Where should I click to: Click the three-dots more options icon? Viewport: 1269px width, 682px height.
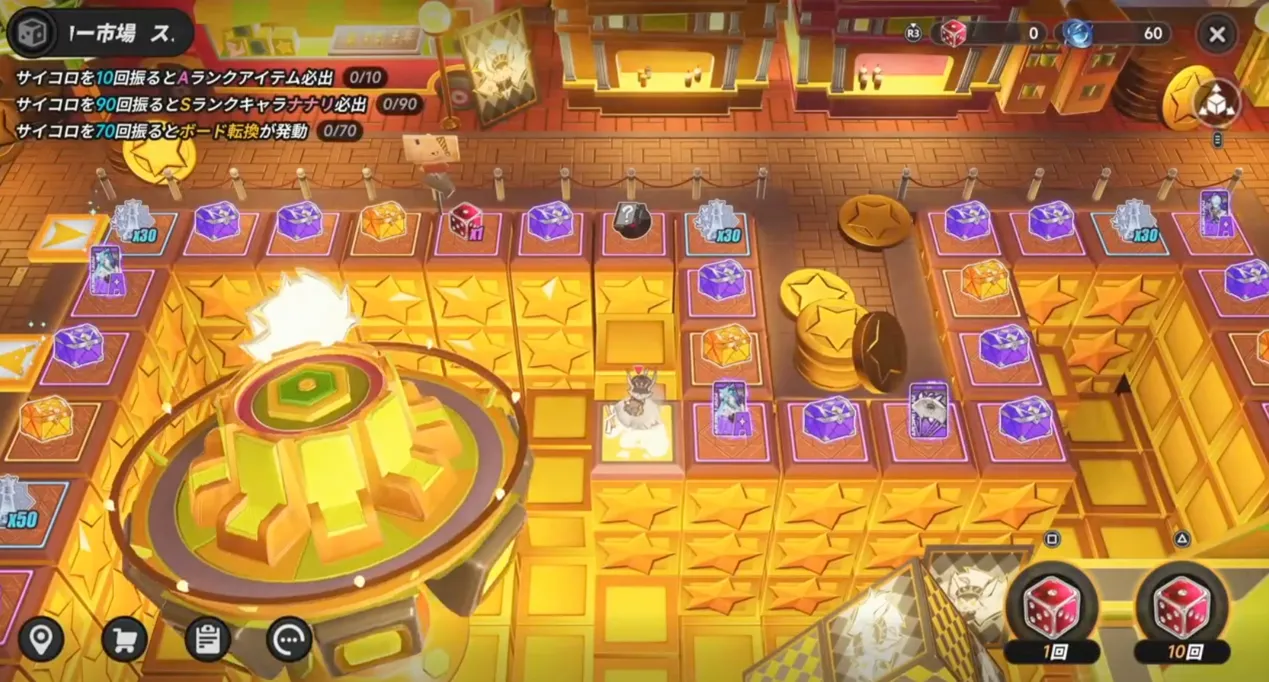289,639
